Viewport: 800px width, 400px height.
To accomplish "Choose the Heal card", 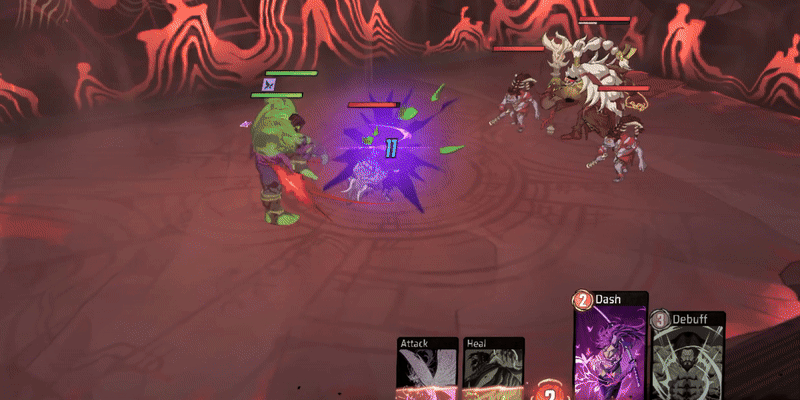I will tap(494, 368).
